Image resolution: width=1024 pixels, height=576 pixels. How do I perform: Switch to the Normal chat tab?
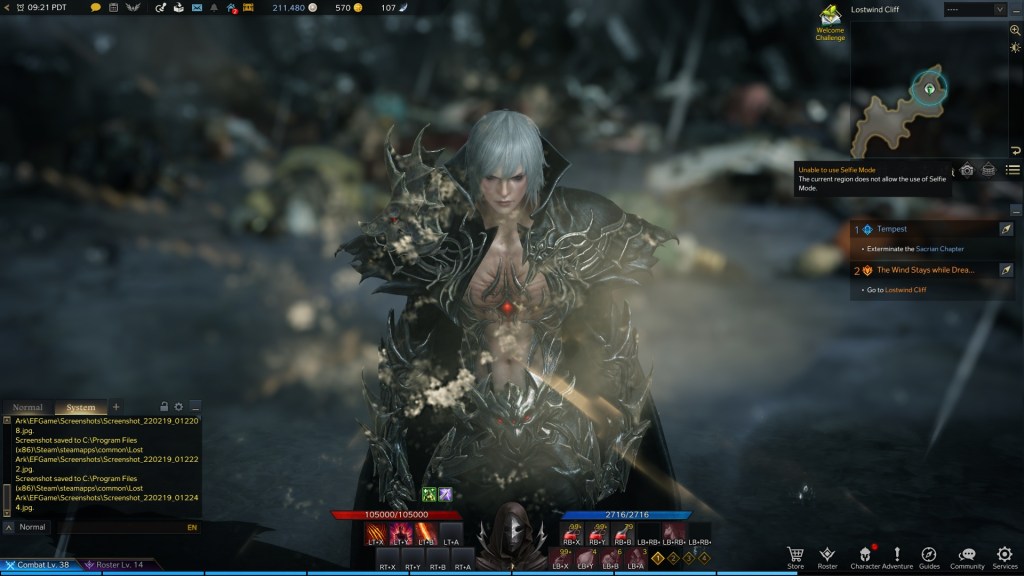click(28, 407)
